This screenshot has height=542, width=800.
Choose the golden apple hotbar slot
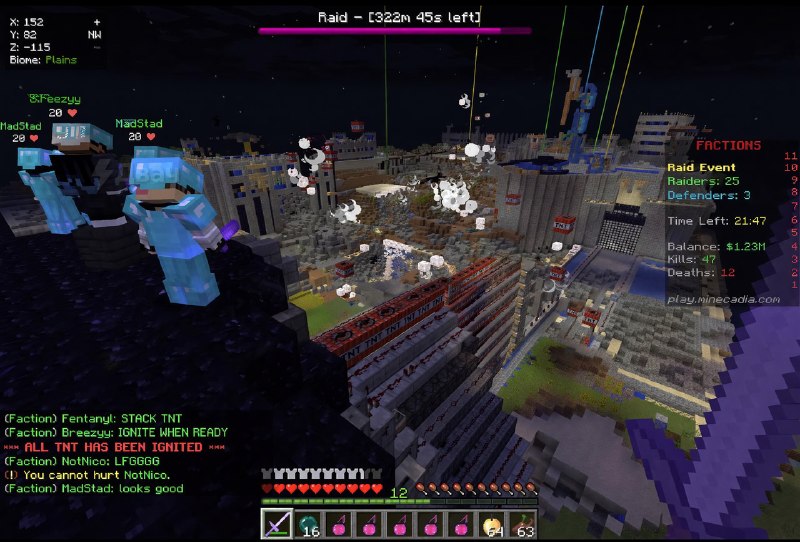click(x=492, y=523)
